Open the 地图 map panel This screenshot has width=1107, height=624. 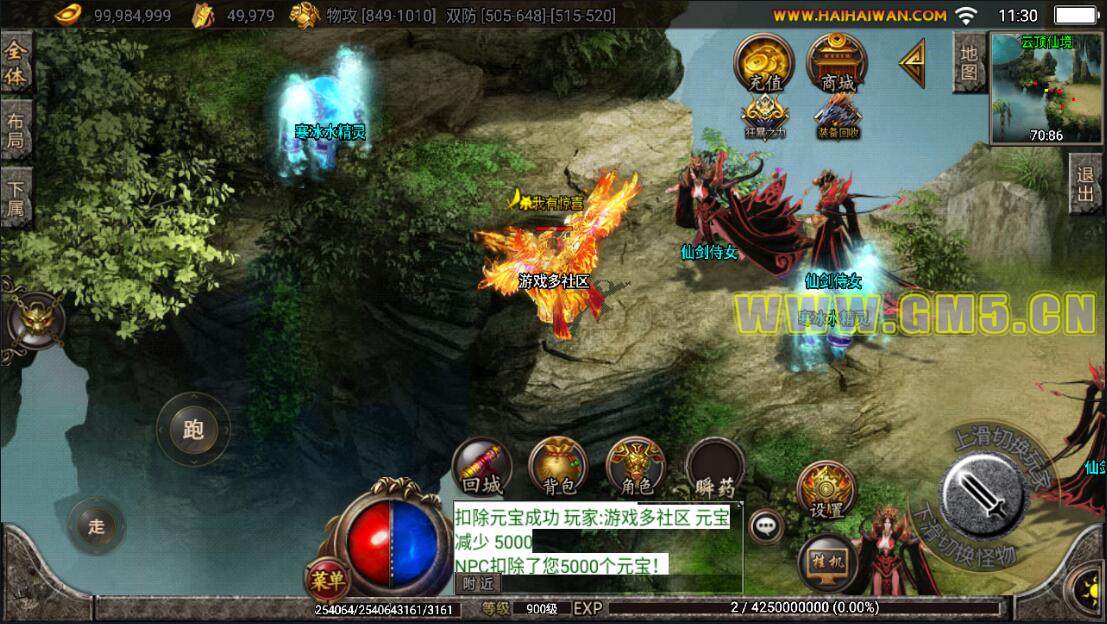(x=968, y=62)
